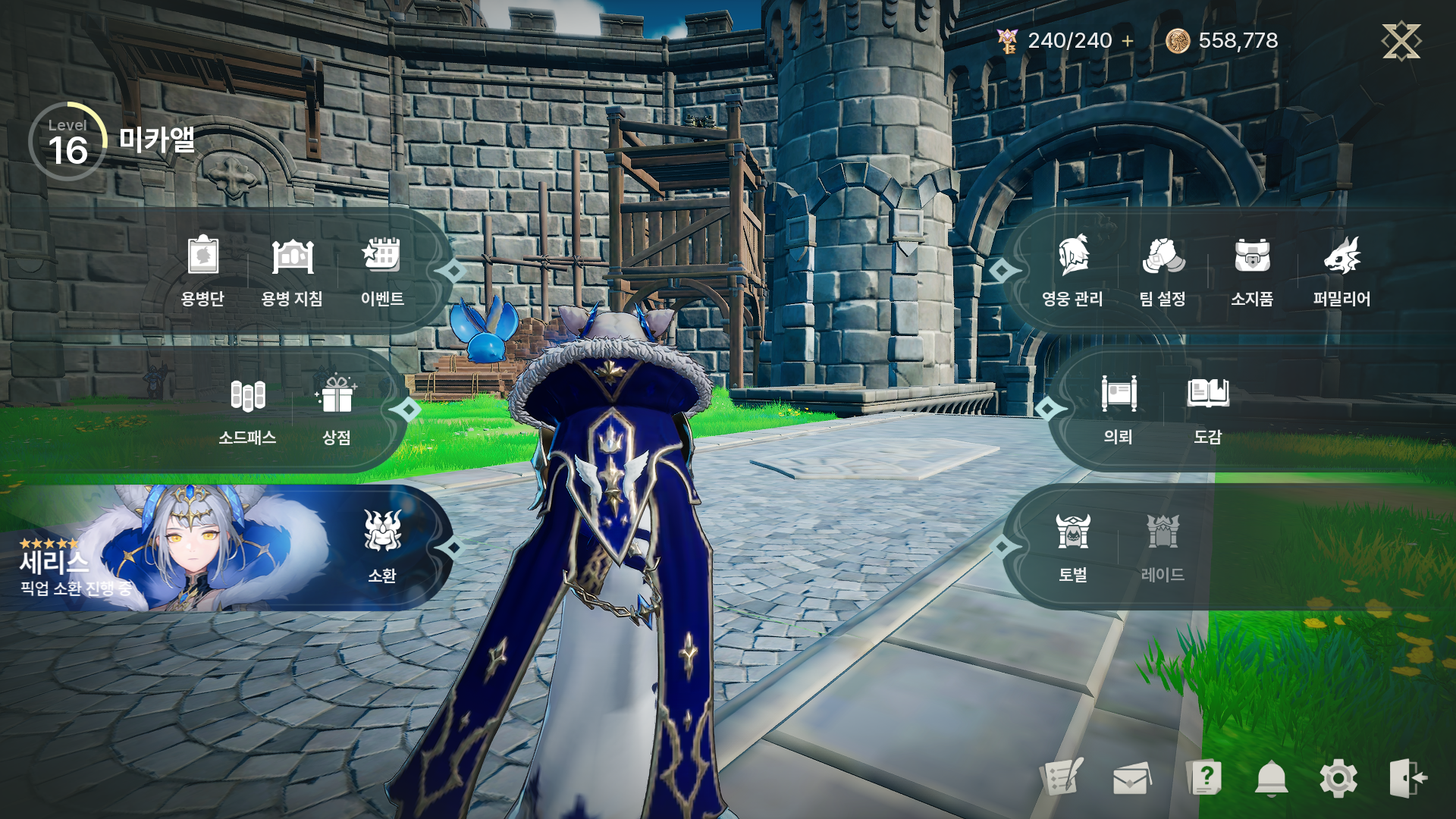Select the 토벌 subjugation mode
Viewport: 1456px width, 819px height.
coord(1073,548)
